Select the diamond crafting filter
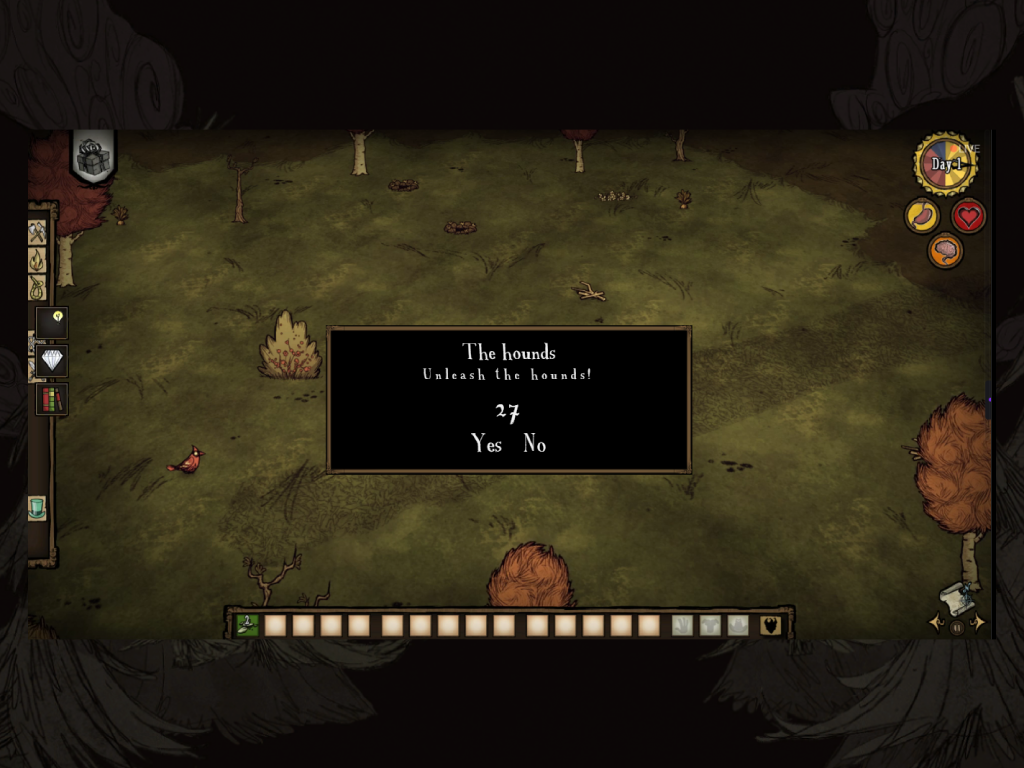 pos(52,360)
